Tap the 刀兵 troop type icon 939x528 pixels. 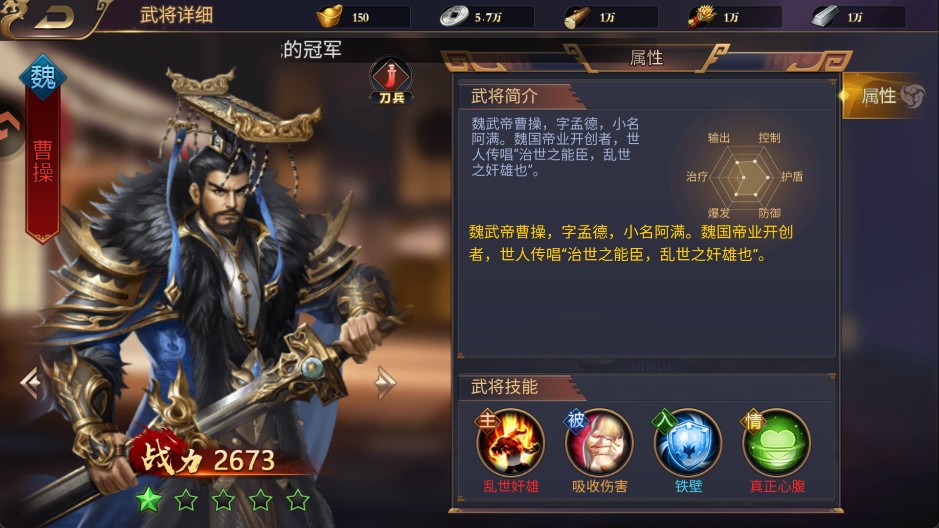point(390,77)
